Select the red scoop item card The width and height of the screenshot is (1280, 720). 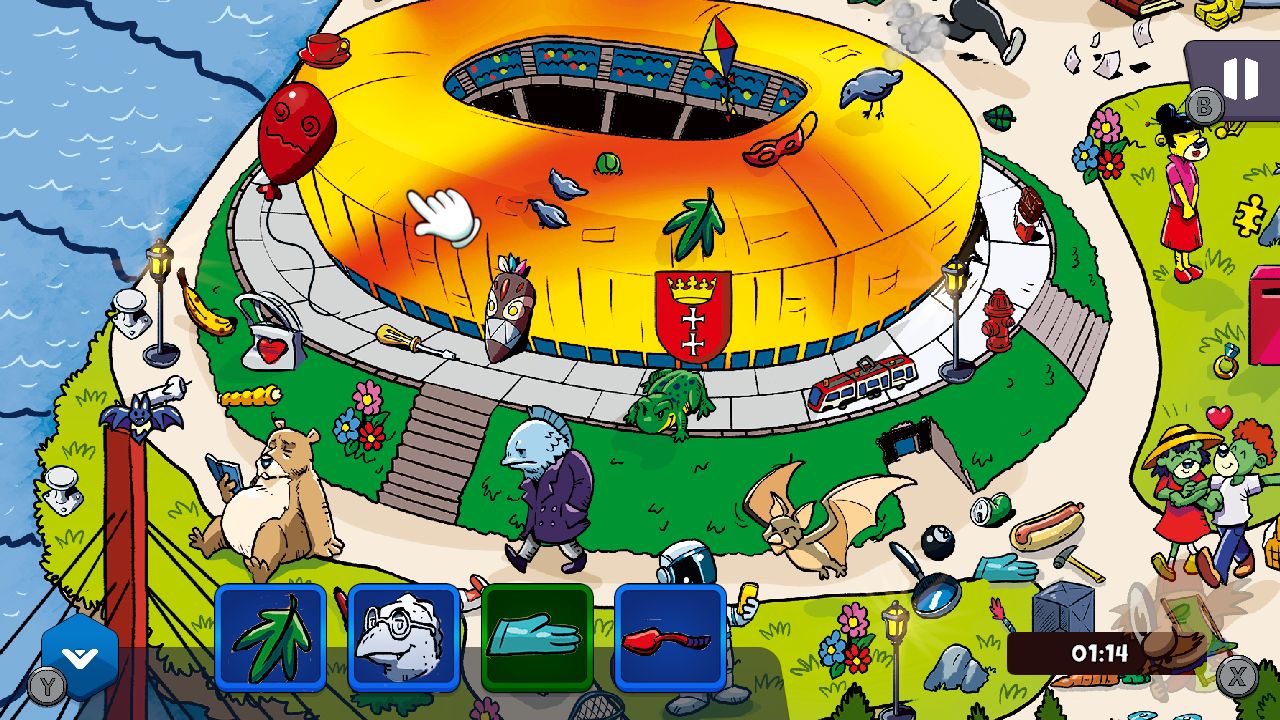coord(671,640)
